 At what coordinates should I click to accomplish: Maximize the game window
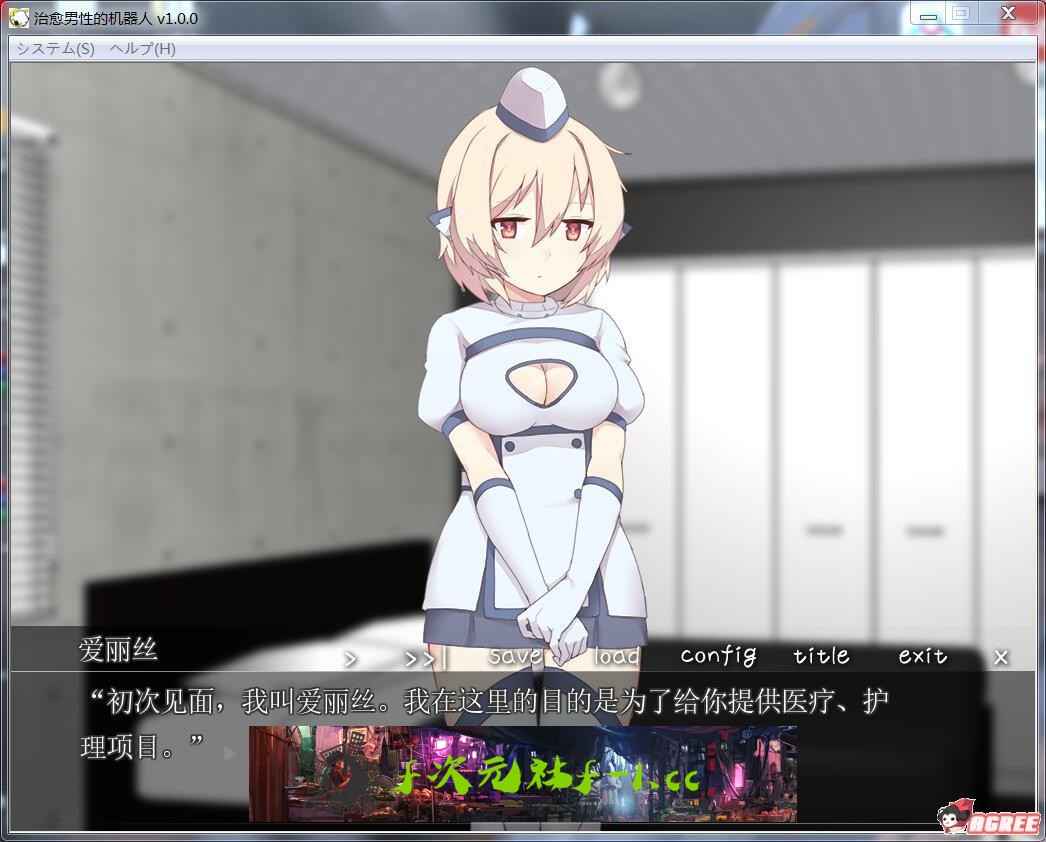960,14
